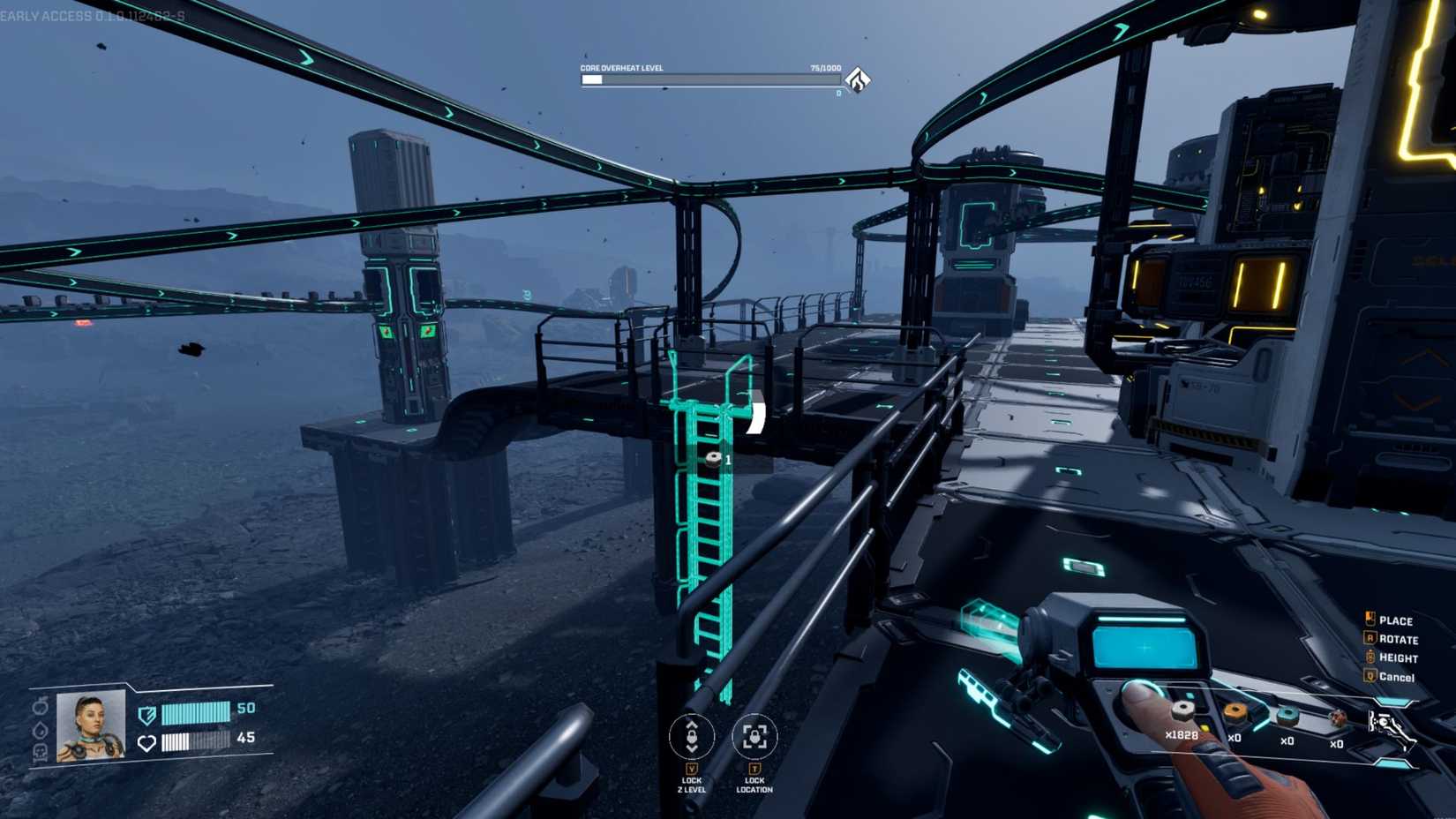Select the skull status icon on the HUD
This screenshot has height=819, width=1456.
coord(41,753)
